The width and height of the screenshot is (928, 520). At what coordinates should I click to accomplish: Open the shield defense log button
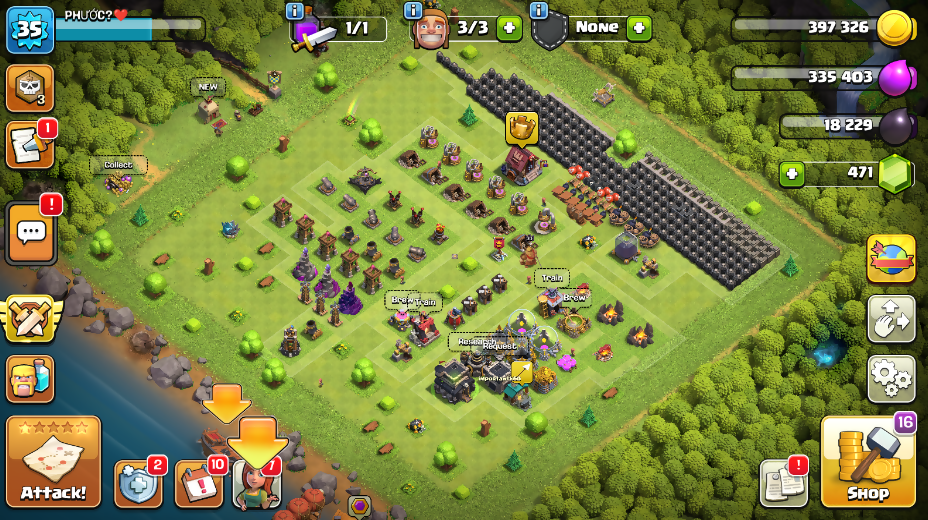tap(137, 484)
